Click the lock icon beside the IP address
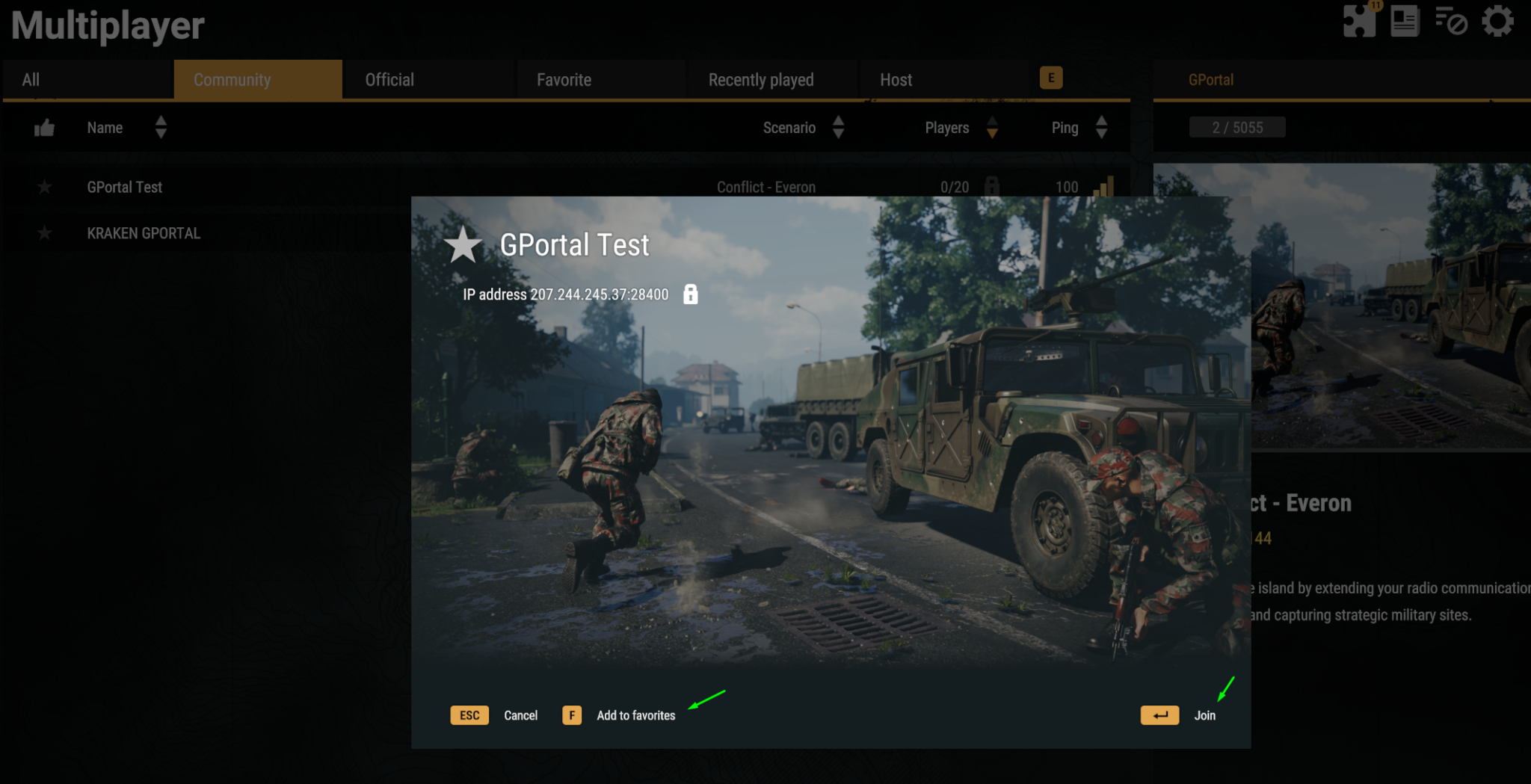Screen dimensions: 1531x784 [690, 294]
